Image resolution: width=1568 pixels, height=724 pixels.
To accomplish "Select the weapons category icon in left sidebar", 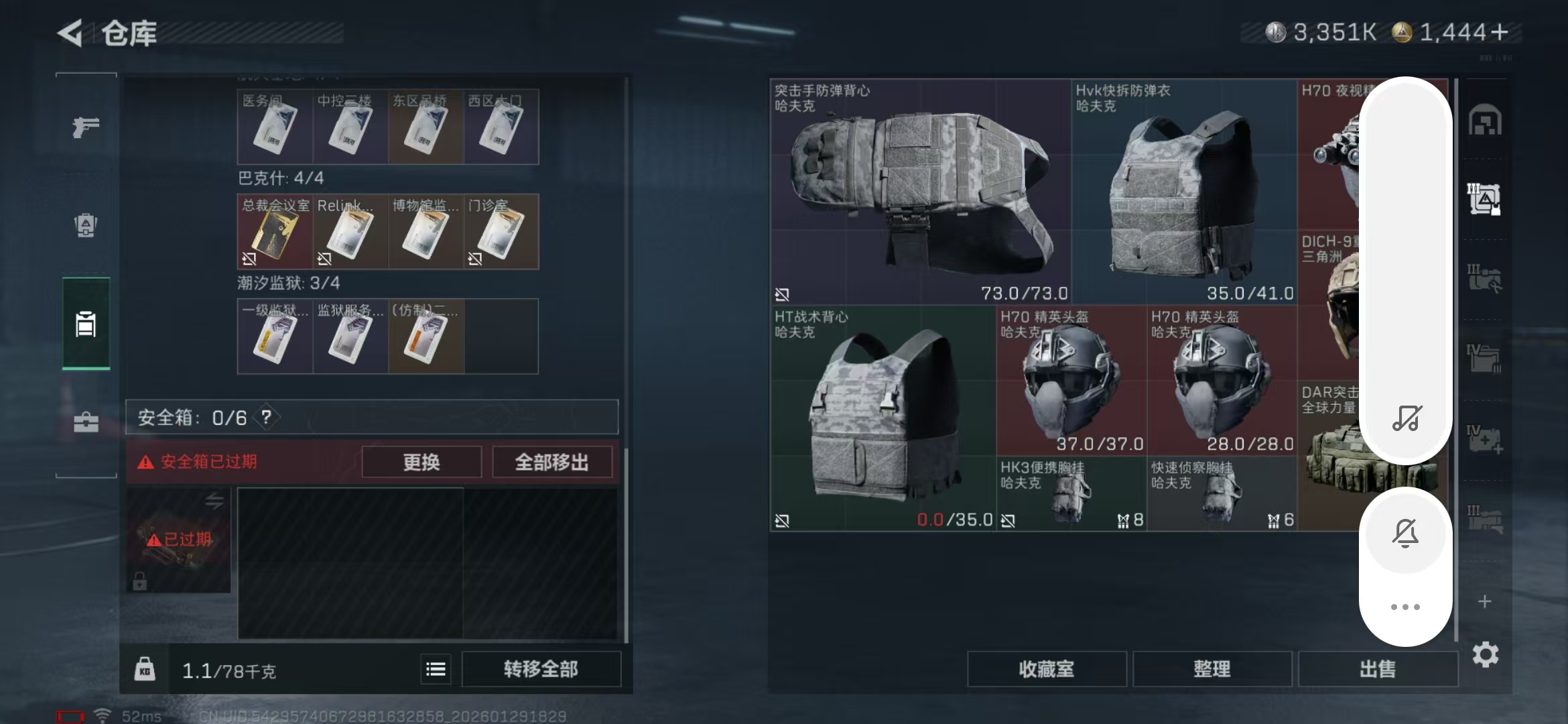I will tap(85, 127).
